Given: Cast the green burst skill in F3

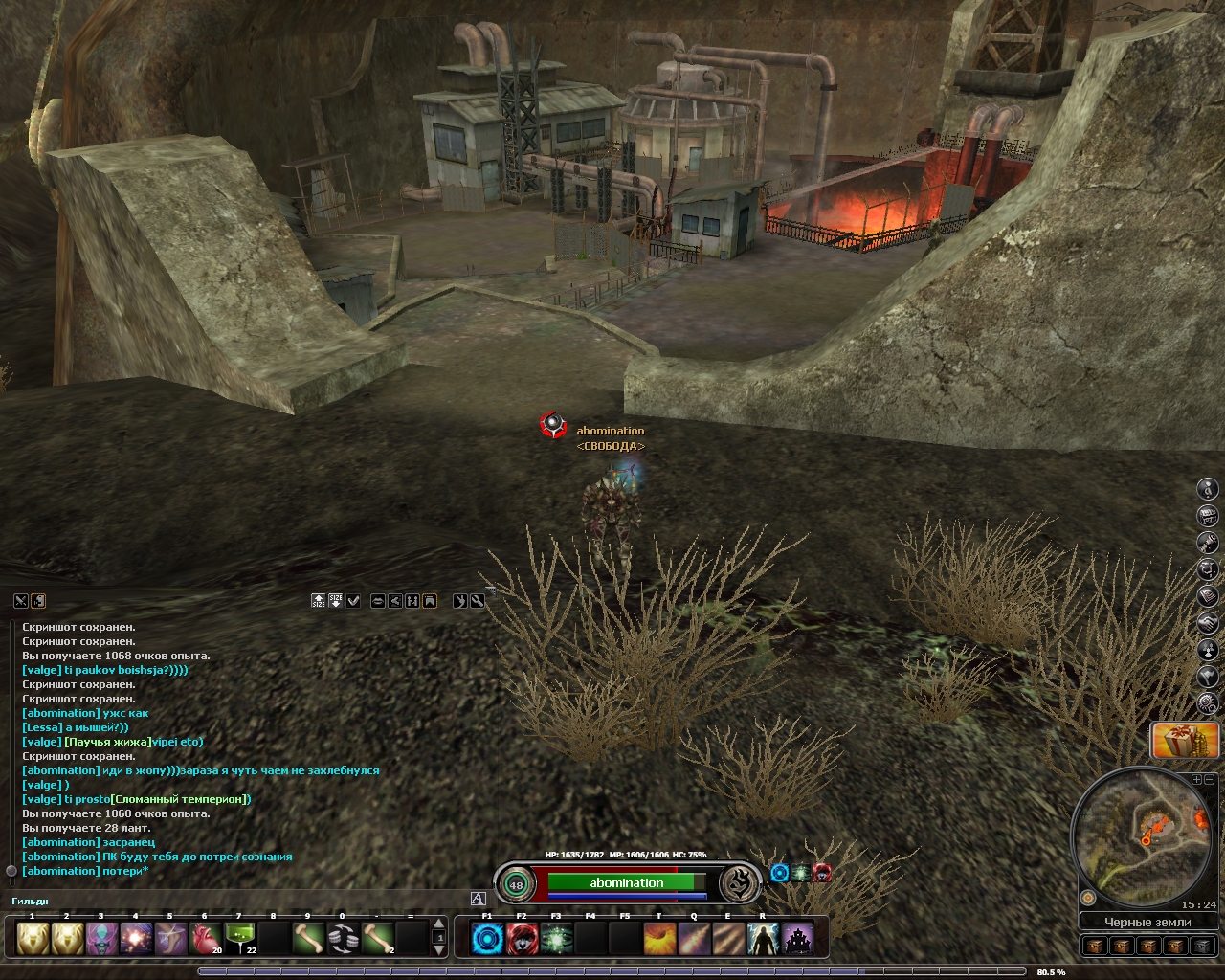Looking at the screenshot, I should (x=556, y=939).
